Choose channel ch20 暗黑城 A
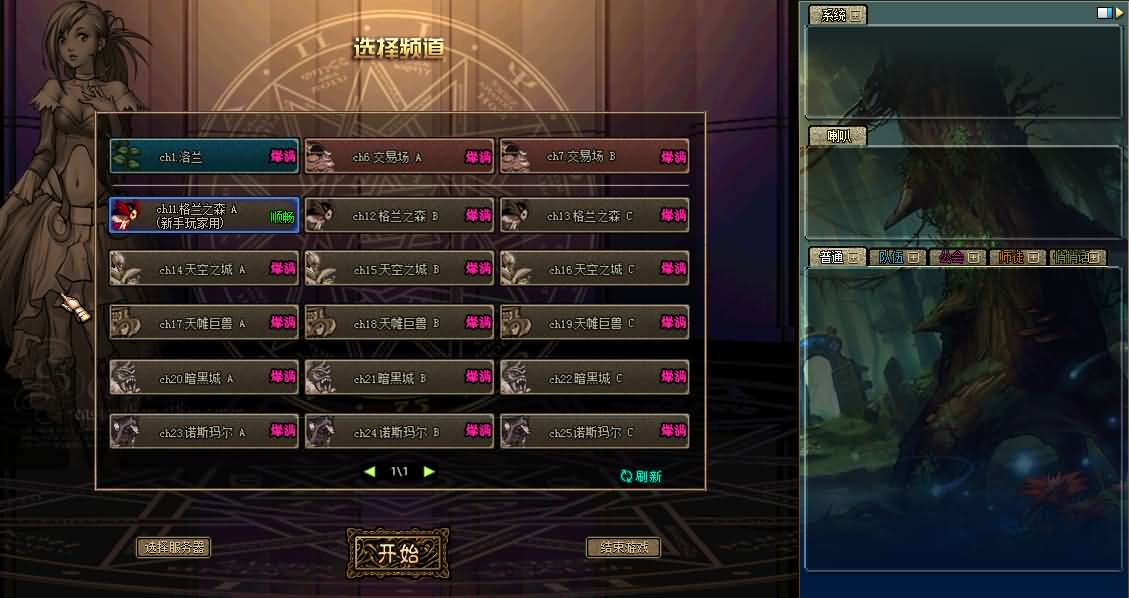1129x598 pixels. (x=204, y=377)
